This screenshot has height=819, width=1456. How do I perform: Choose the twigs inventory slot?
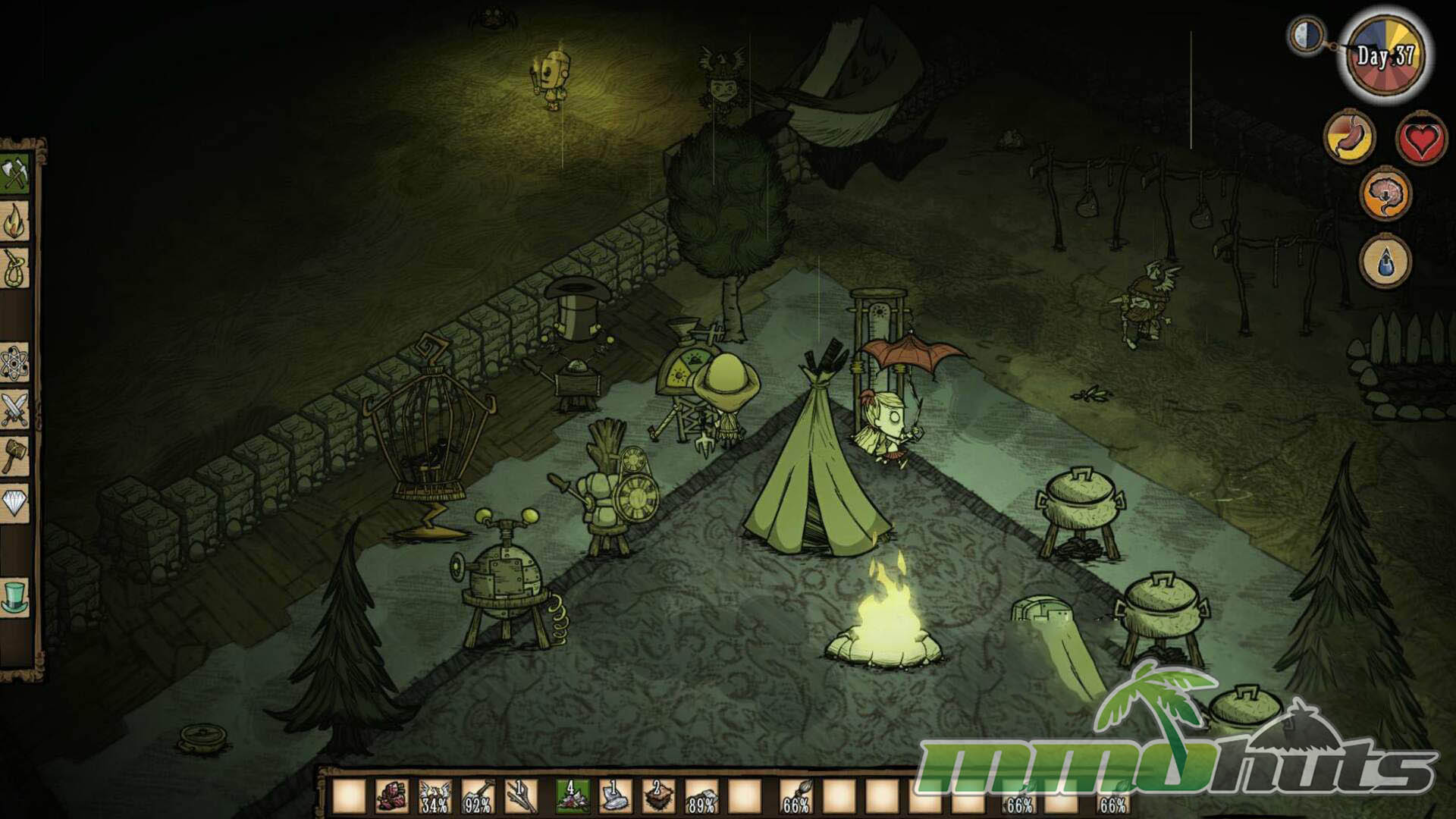[521, 797]
